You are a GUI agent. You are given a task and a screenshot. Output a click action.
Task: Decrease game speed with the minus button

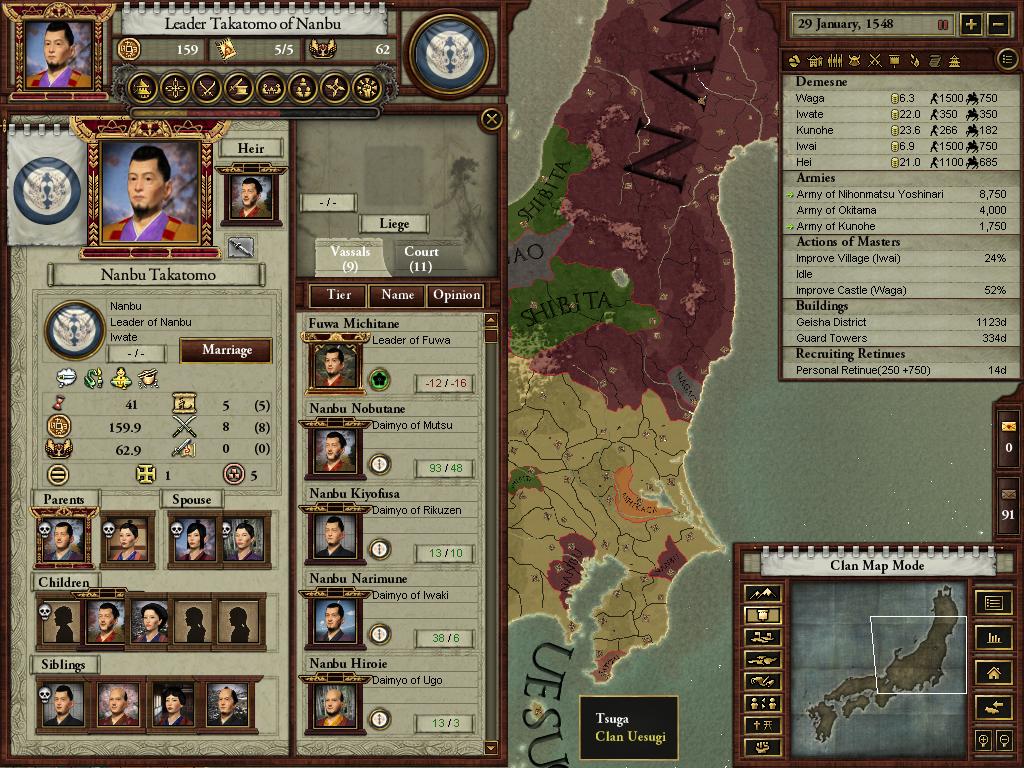(x=998, y=25)
